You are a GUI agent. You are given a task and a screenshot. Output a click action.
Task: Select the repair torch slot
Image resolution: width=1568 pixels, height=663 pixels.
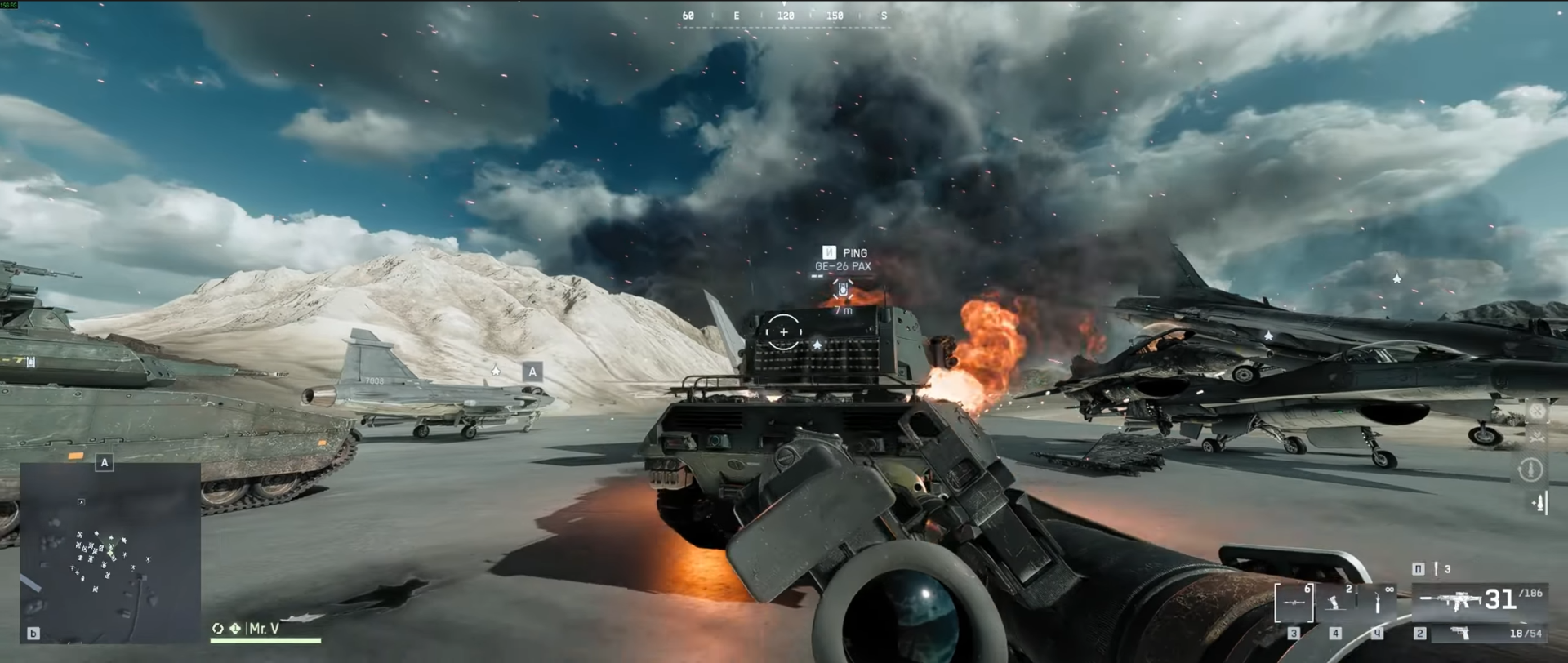click(x=1378, y=603)
